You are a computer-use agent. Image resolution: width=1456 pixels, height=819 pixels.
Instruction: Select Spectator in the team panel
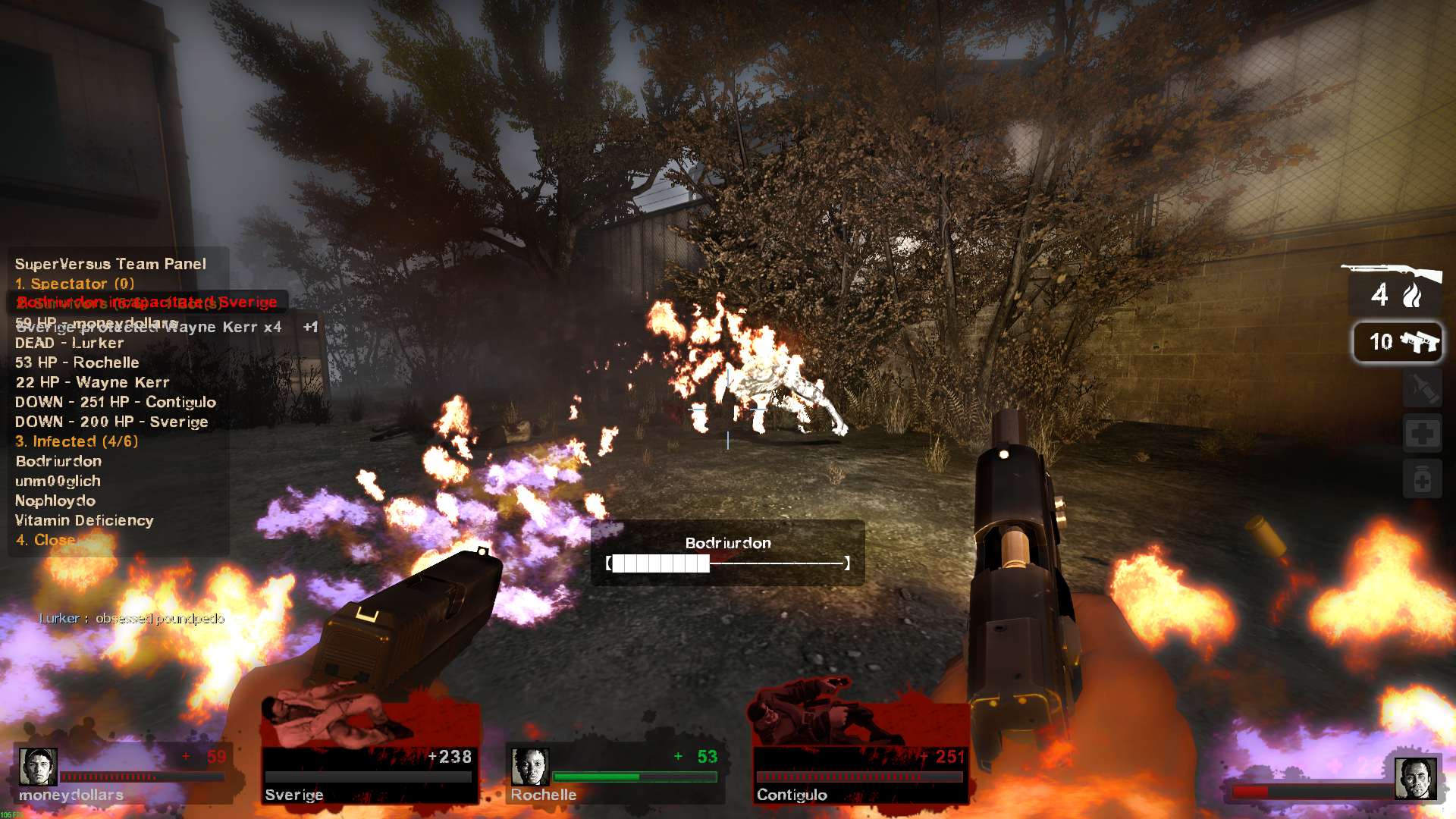pyautogui.click(x=74, y=284)
